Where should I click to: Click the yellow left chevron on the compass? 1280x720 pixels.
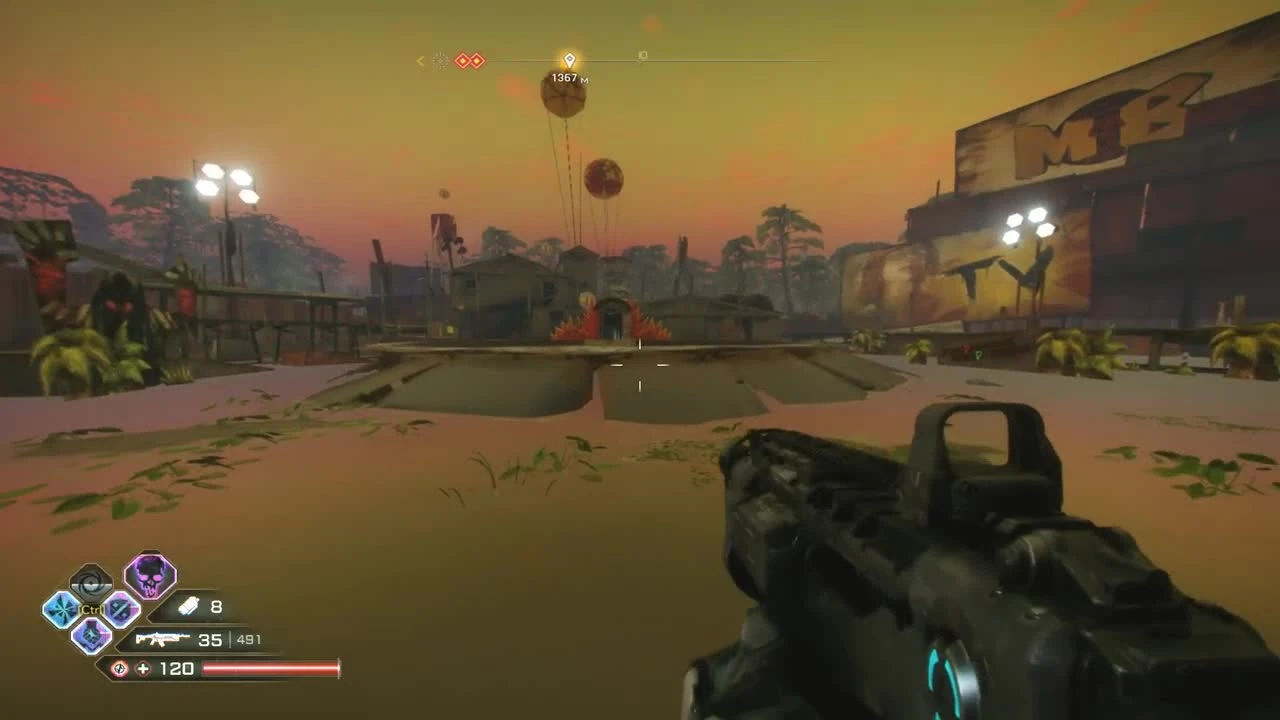[x=421, y=61]
